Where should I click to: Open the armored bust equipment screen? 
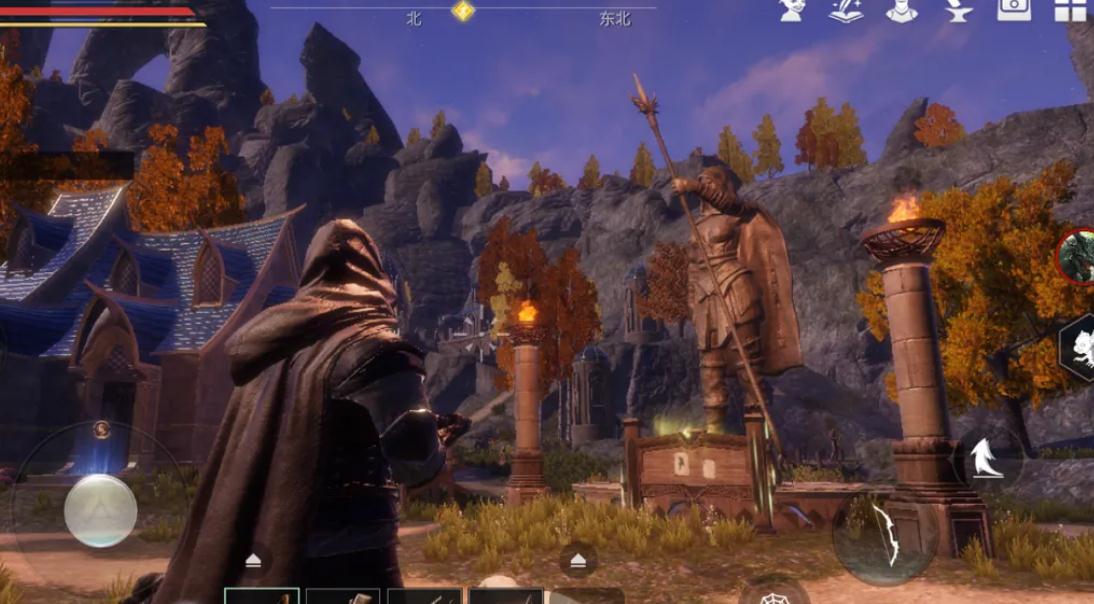[902, 10]
